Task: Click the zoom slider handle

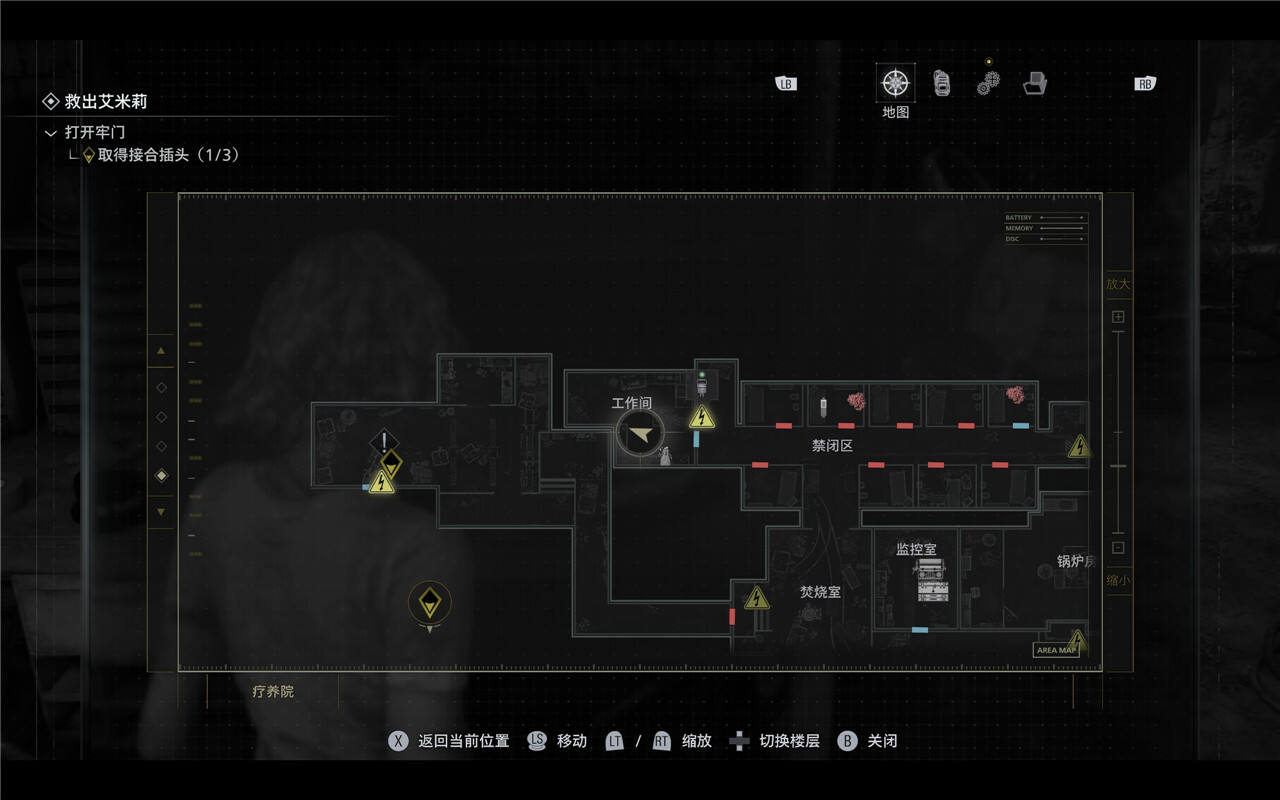Action: tap(1118, 467)
